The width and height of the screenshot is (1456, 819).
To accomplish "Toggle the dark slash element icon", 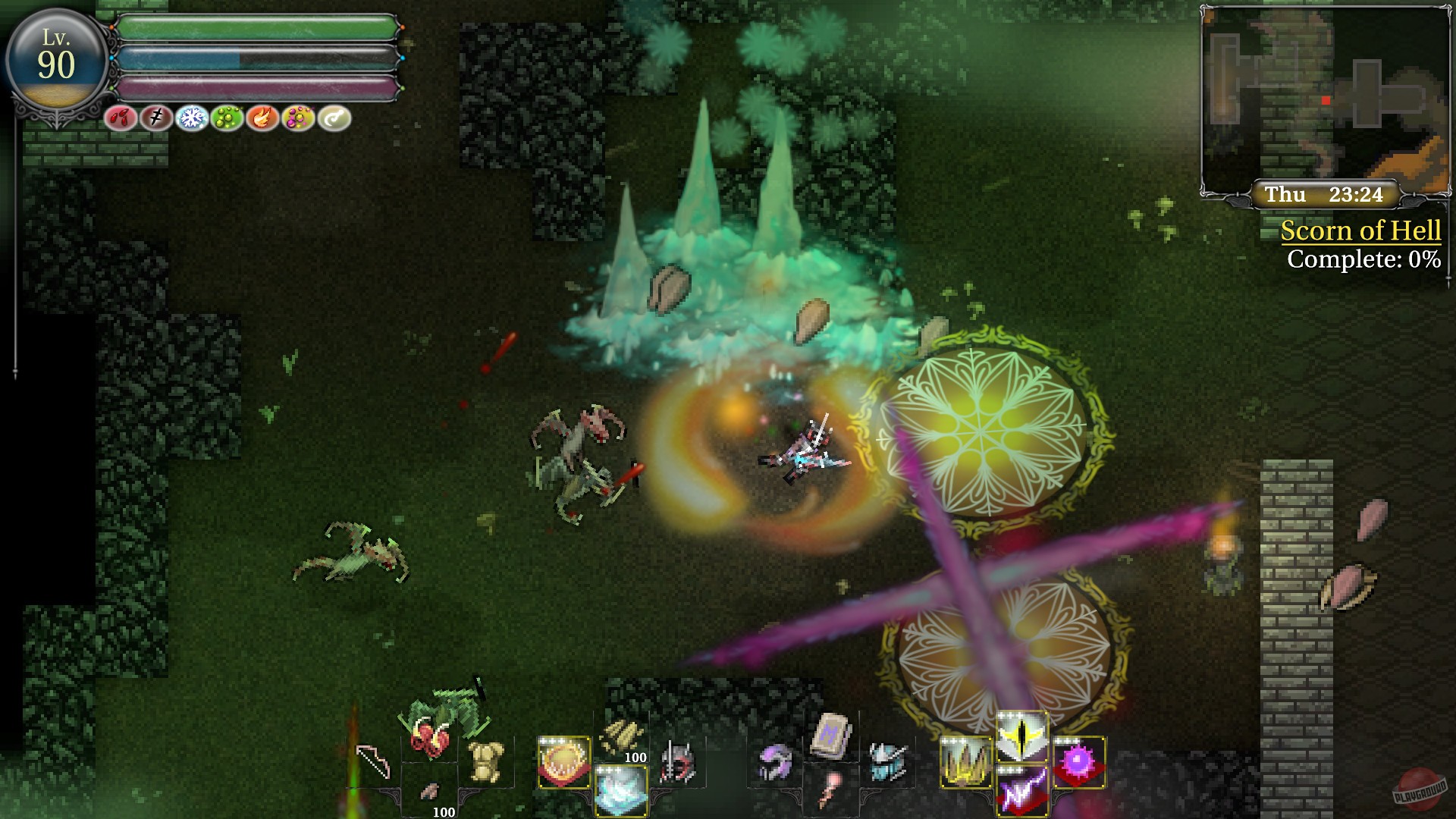I will [x=155, y=118].
